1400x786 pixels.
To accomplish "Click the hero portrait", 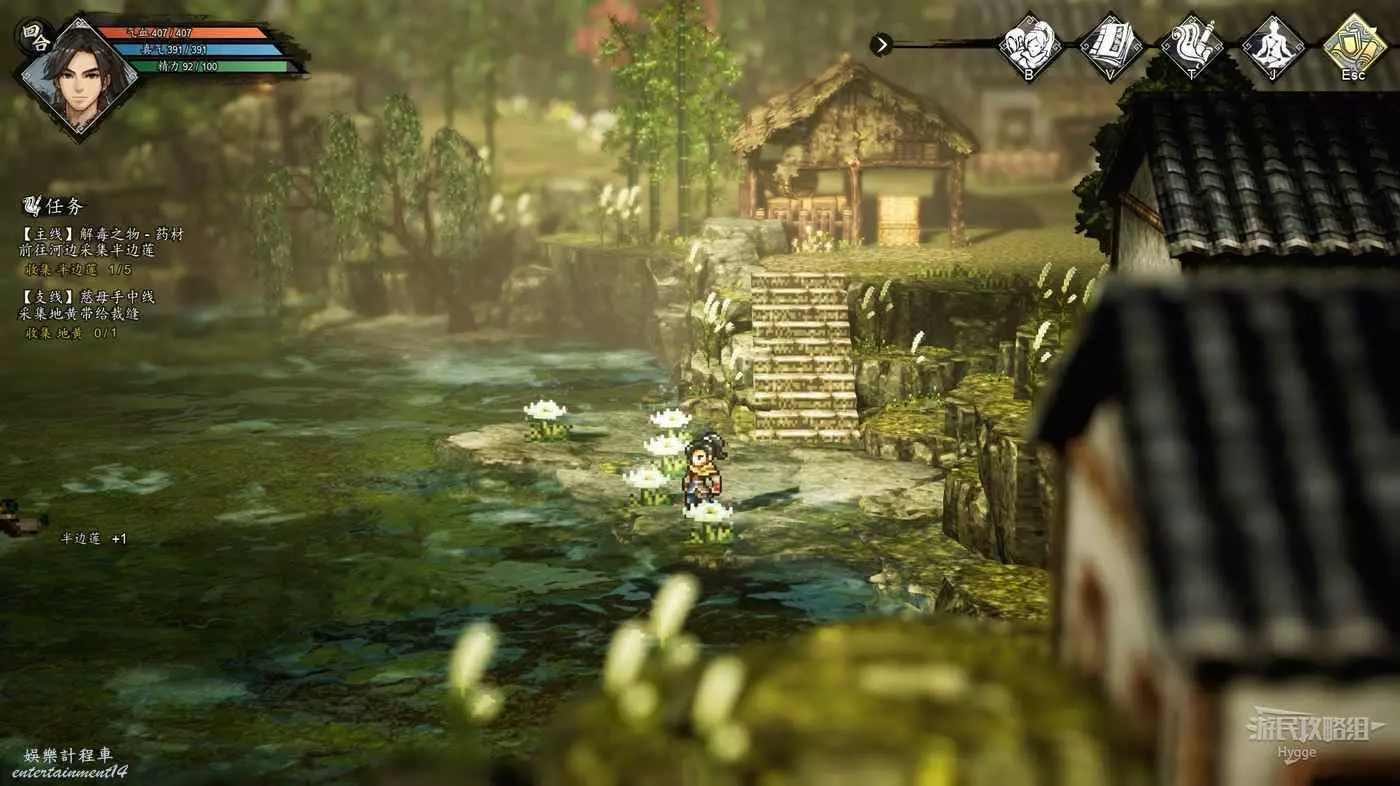I will click(x=79, y=78).
